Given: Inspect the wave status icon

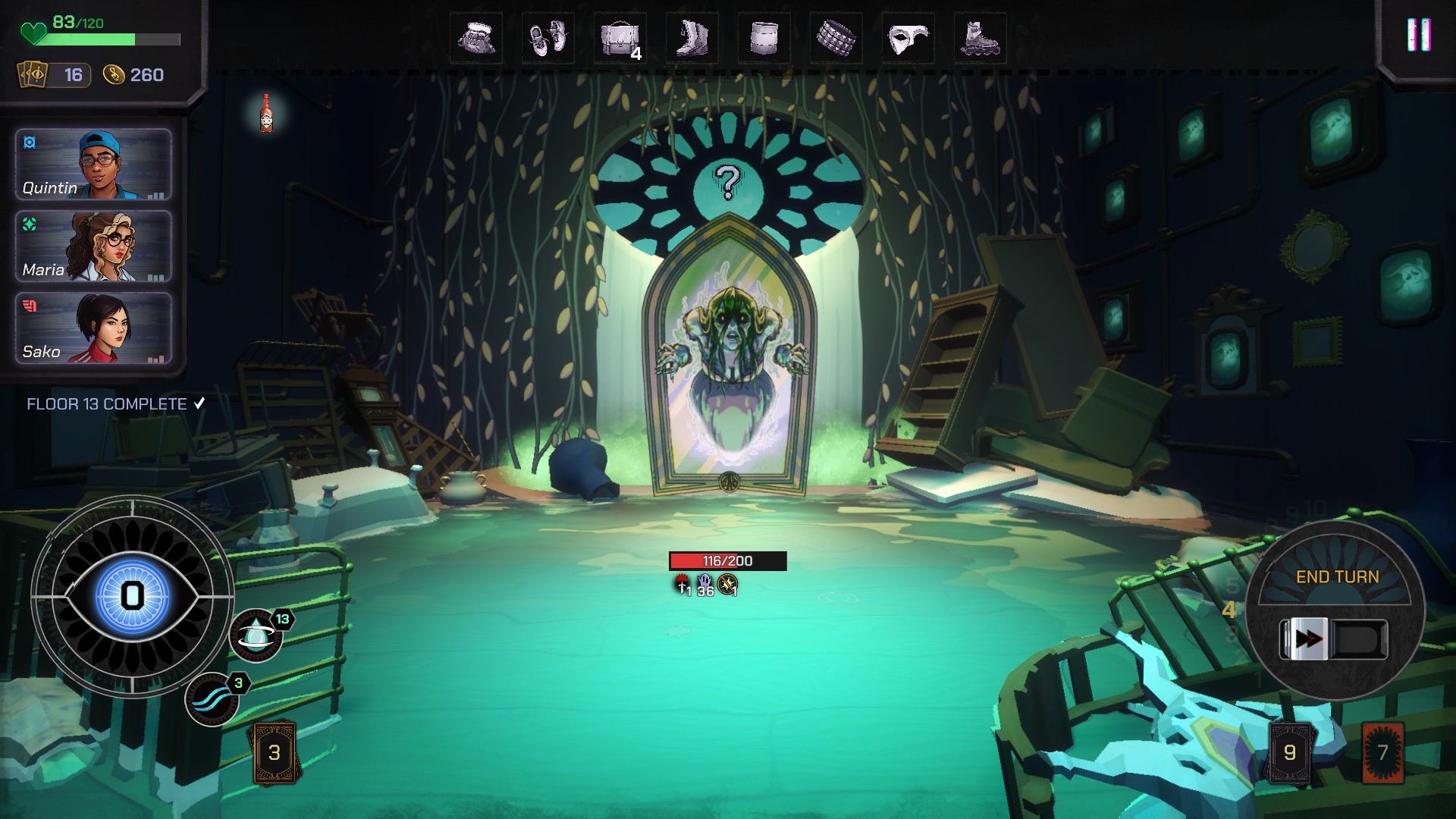Looking at the screenshot, I should [212, 700].
